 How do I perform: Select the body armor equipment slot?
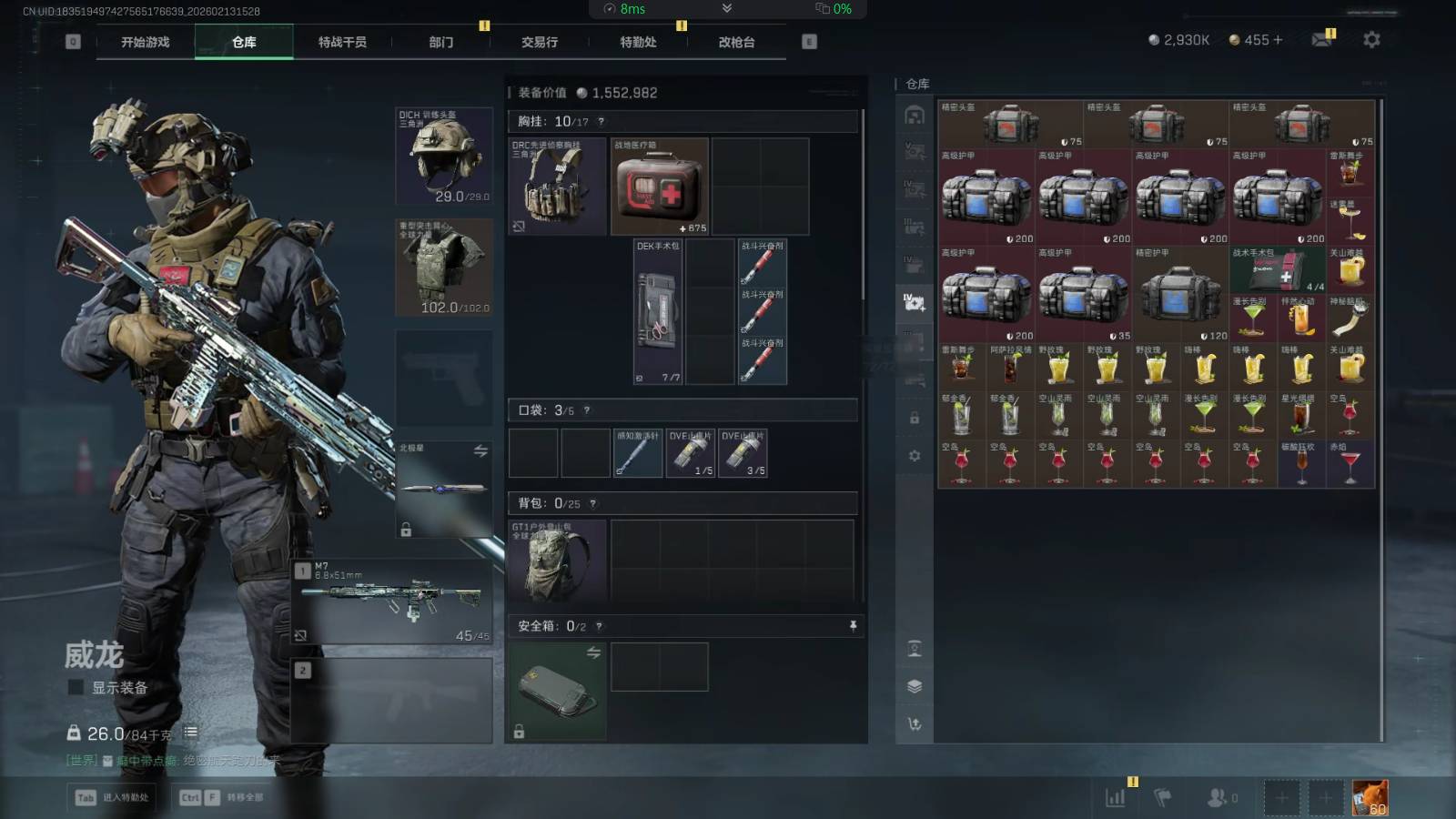coord(444,267)
